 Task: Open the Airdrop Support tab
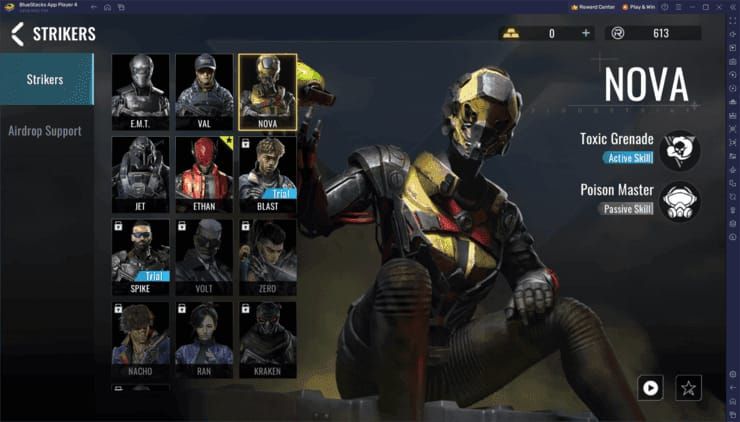point(45,131)
